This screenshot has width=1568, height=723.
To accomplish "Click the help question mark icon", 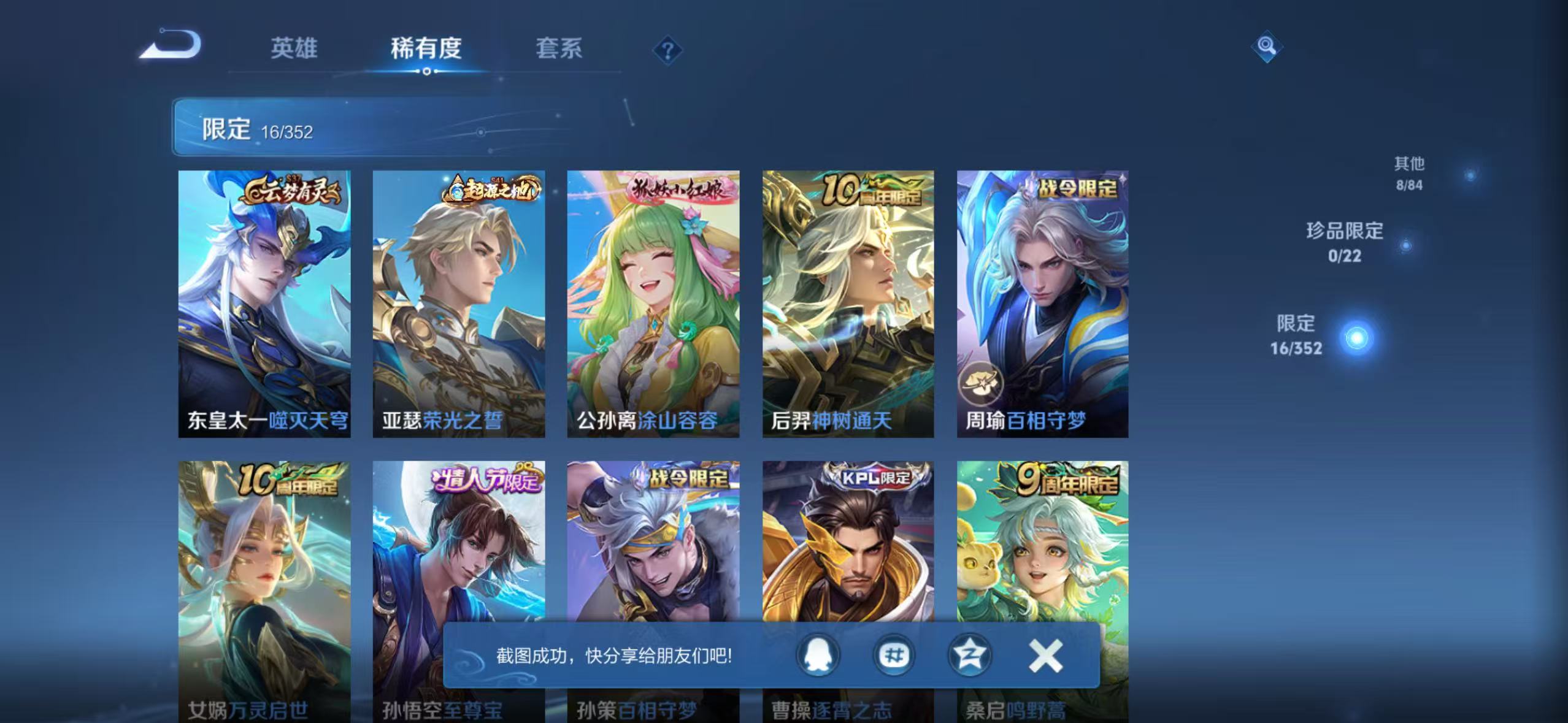I will [x=669, y=50].
